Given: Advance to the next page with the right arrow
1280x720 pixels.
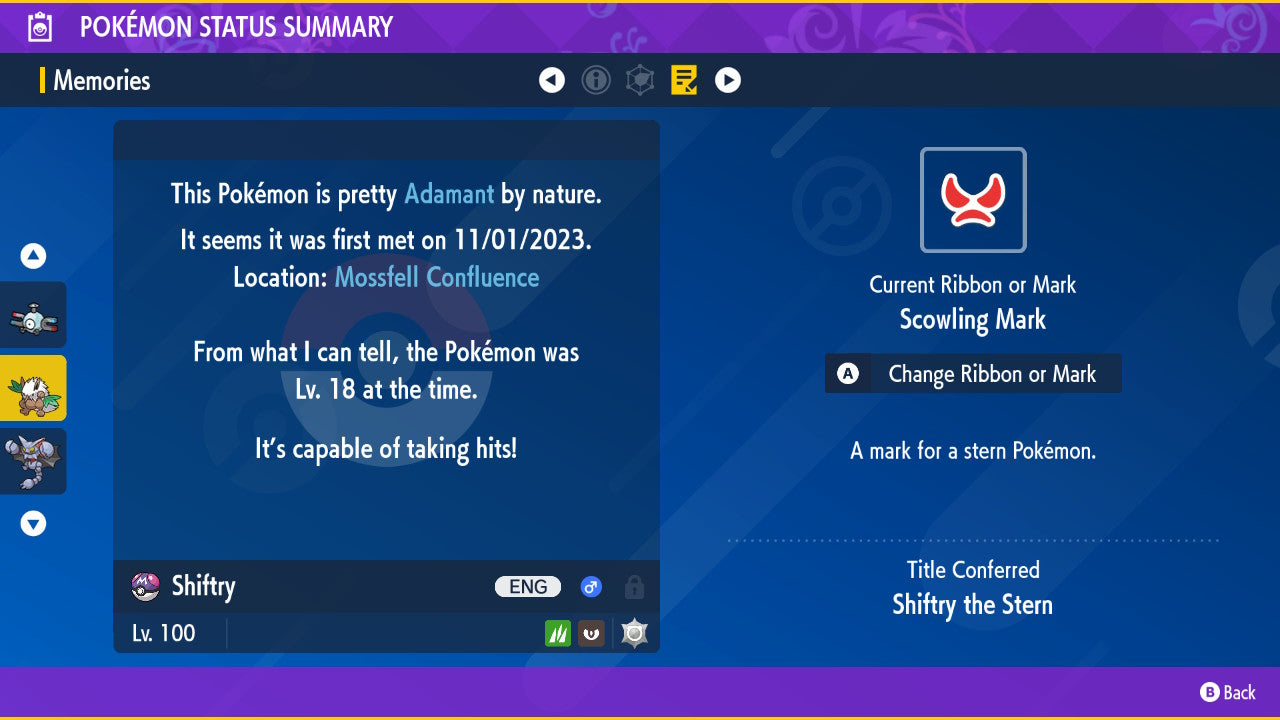Looking at the screenshot, I should click(x=727, y=80).
